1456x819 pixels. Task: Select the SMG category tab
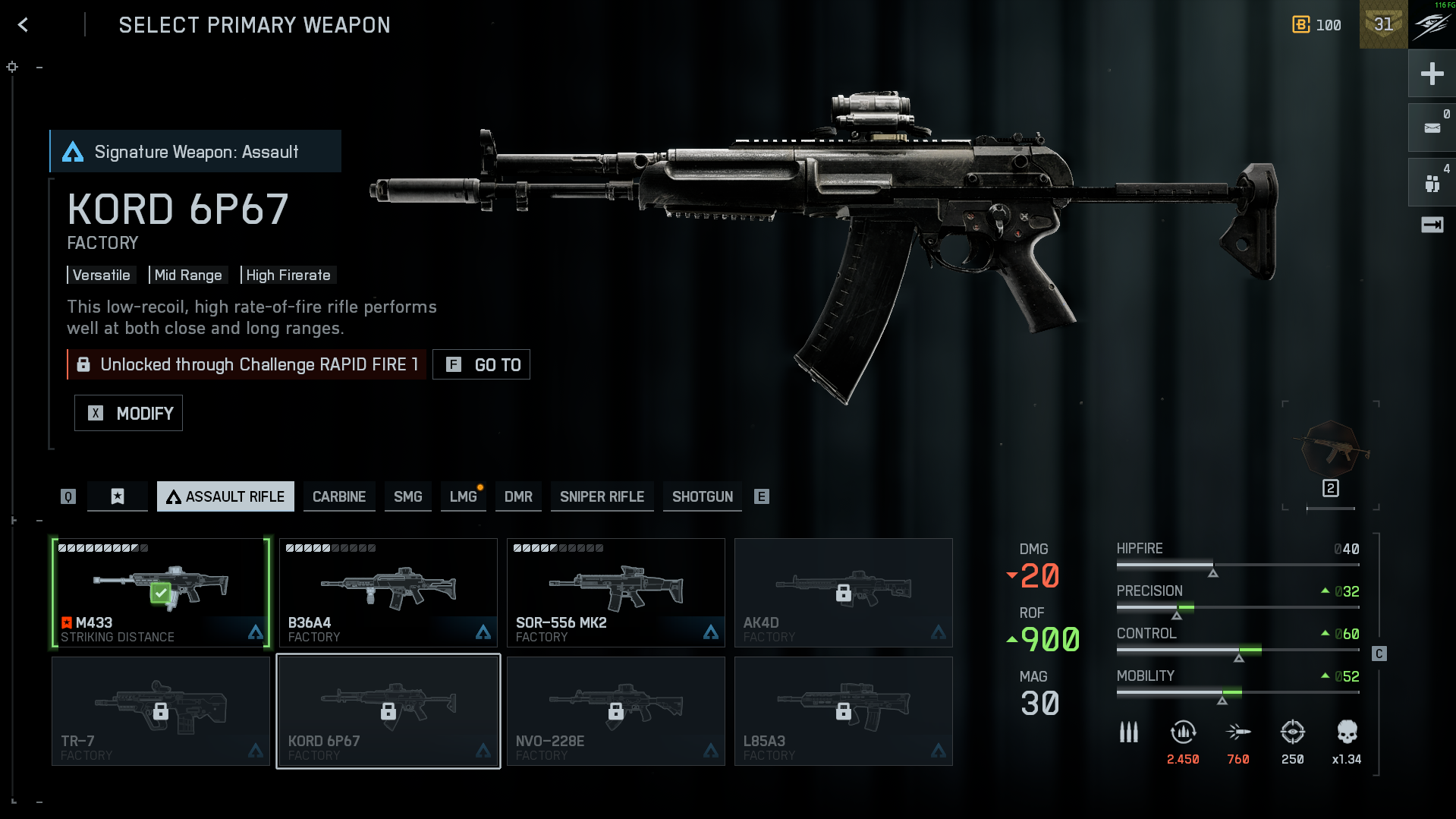pos(407,496)
